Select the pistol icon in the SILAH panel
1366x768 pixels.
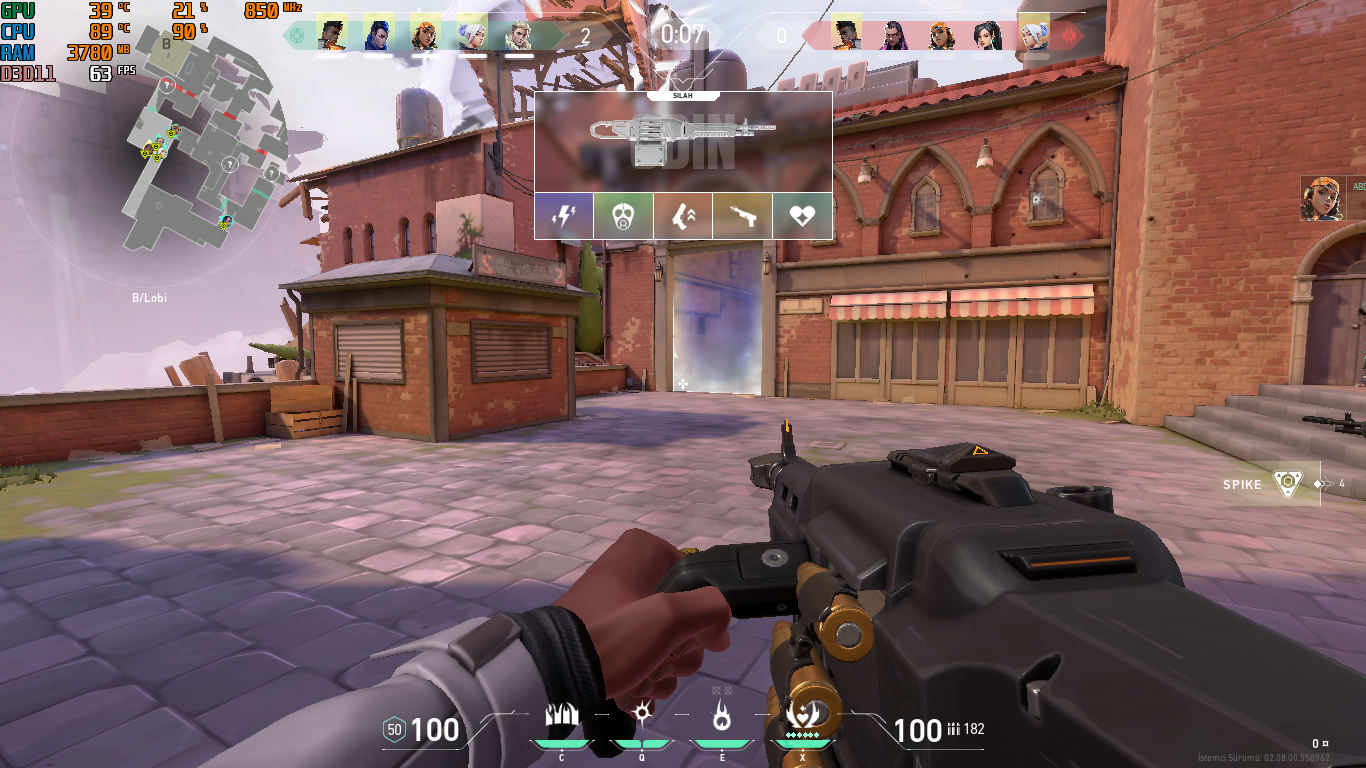click(743, 215)
